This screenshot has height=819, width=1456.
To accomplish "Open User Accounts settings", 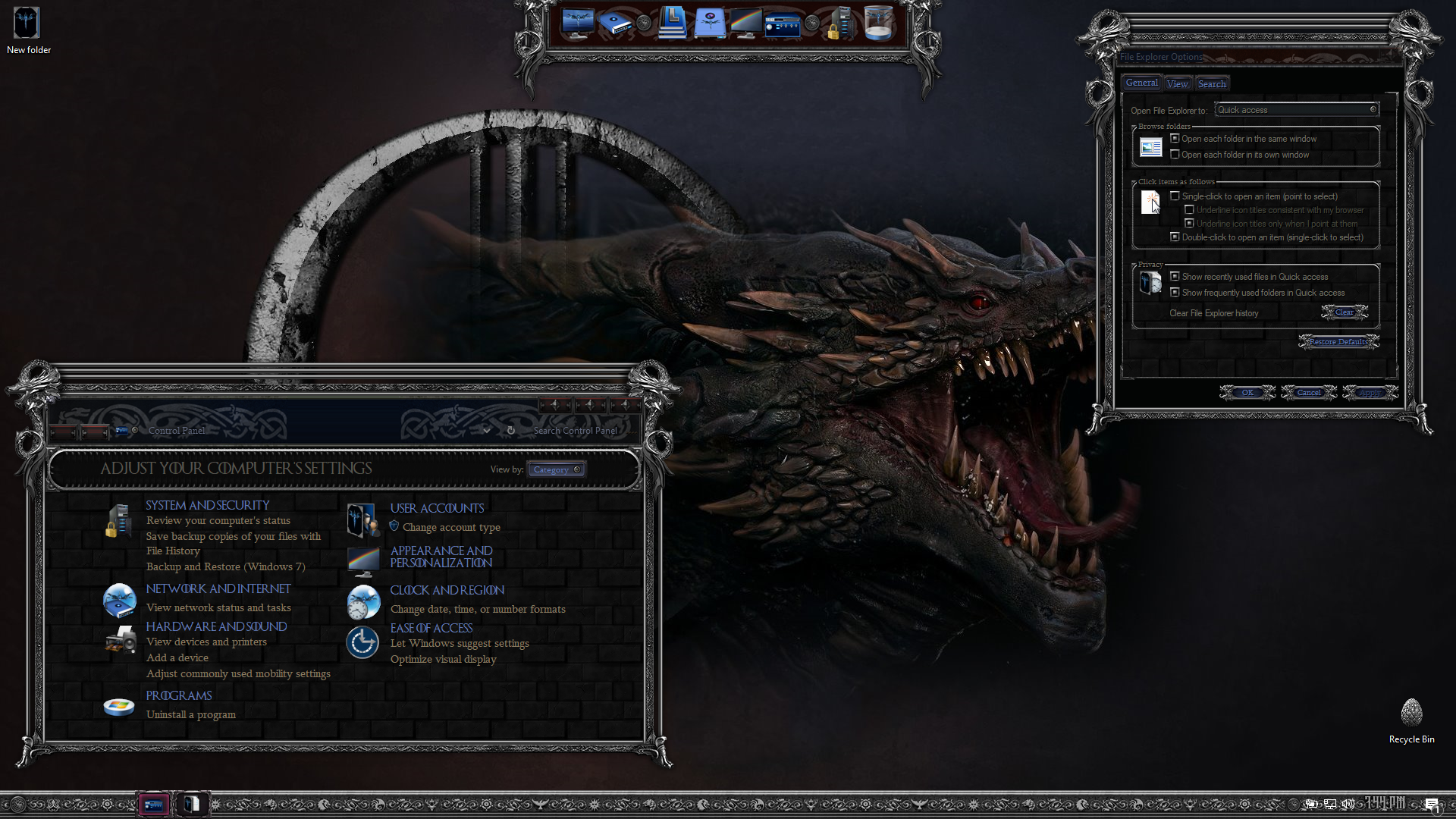I will coord(436,508).
